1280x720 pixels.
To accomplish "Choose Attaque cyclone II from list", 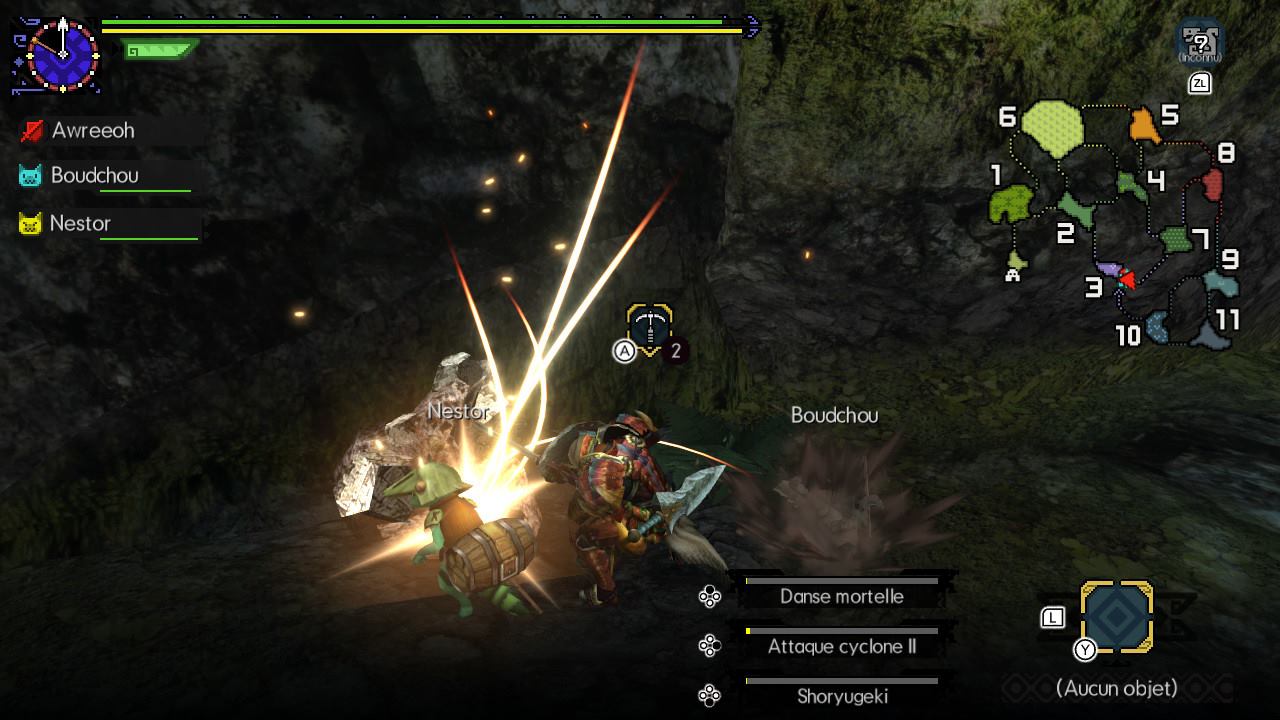I will (x=841, y=646).
